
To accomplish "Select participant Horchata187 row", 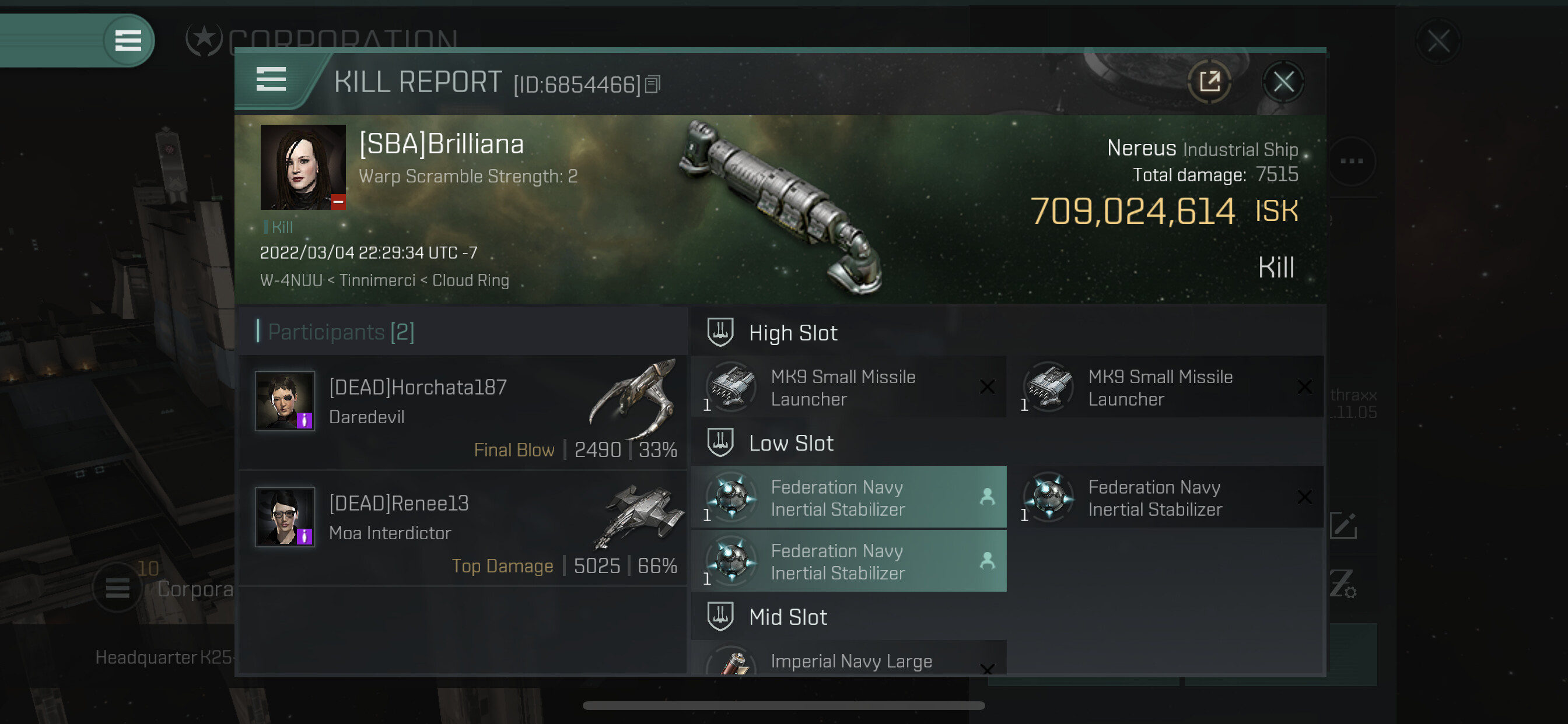I will pos(463,413).
